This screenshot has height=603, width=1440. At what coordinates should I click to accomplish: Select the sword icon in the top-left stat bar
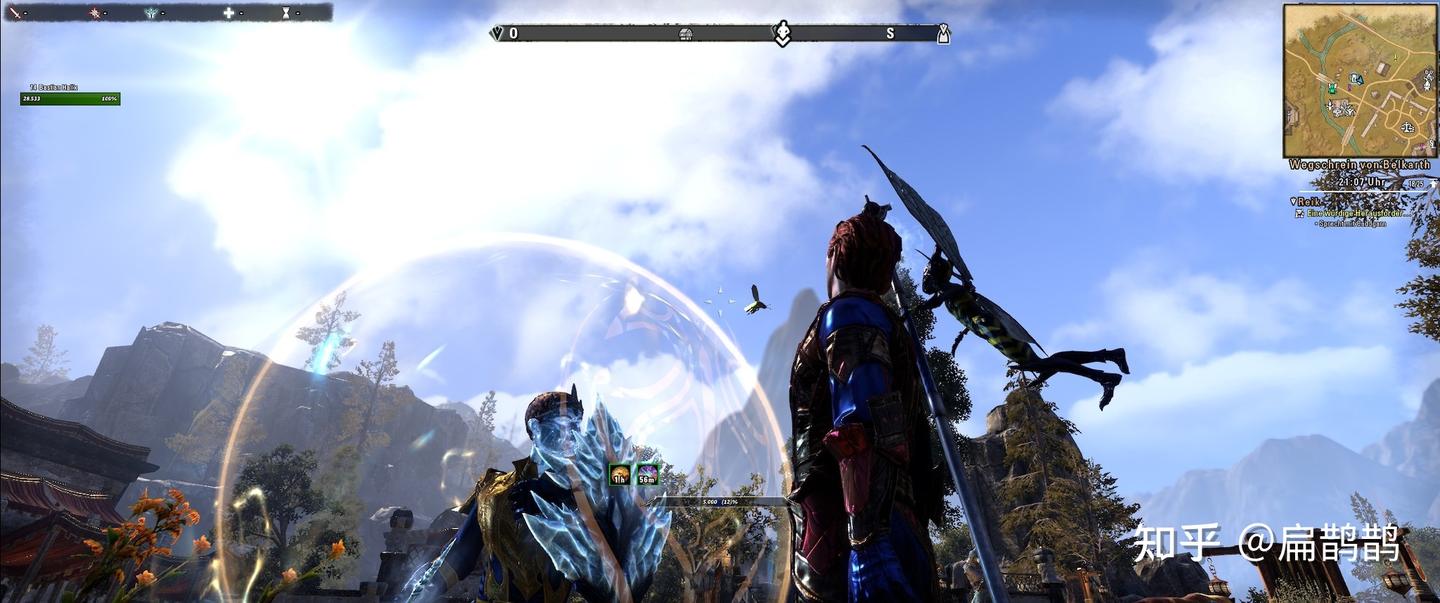pos(16,13)
